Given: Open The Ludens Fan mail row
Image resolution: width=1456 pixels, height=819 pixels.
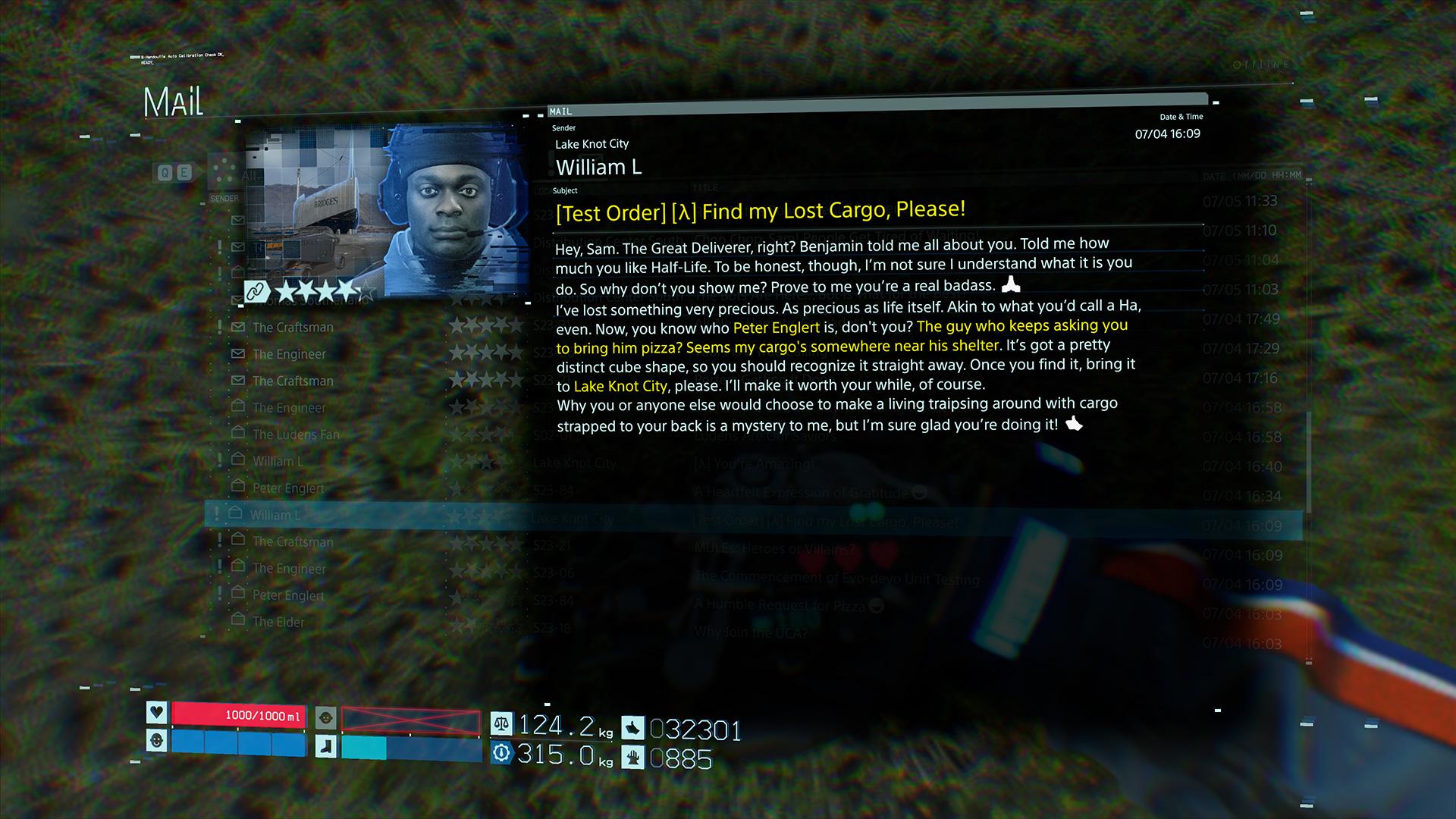Looking at the screenshot, I should 296,435.
